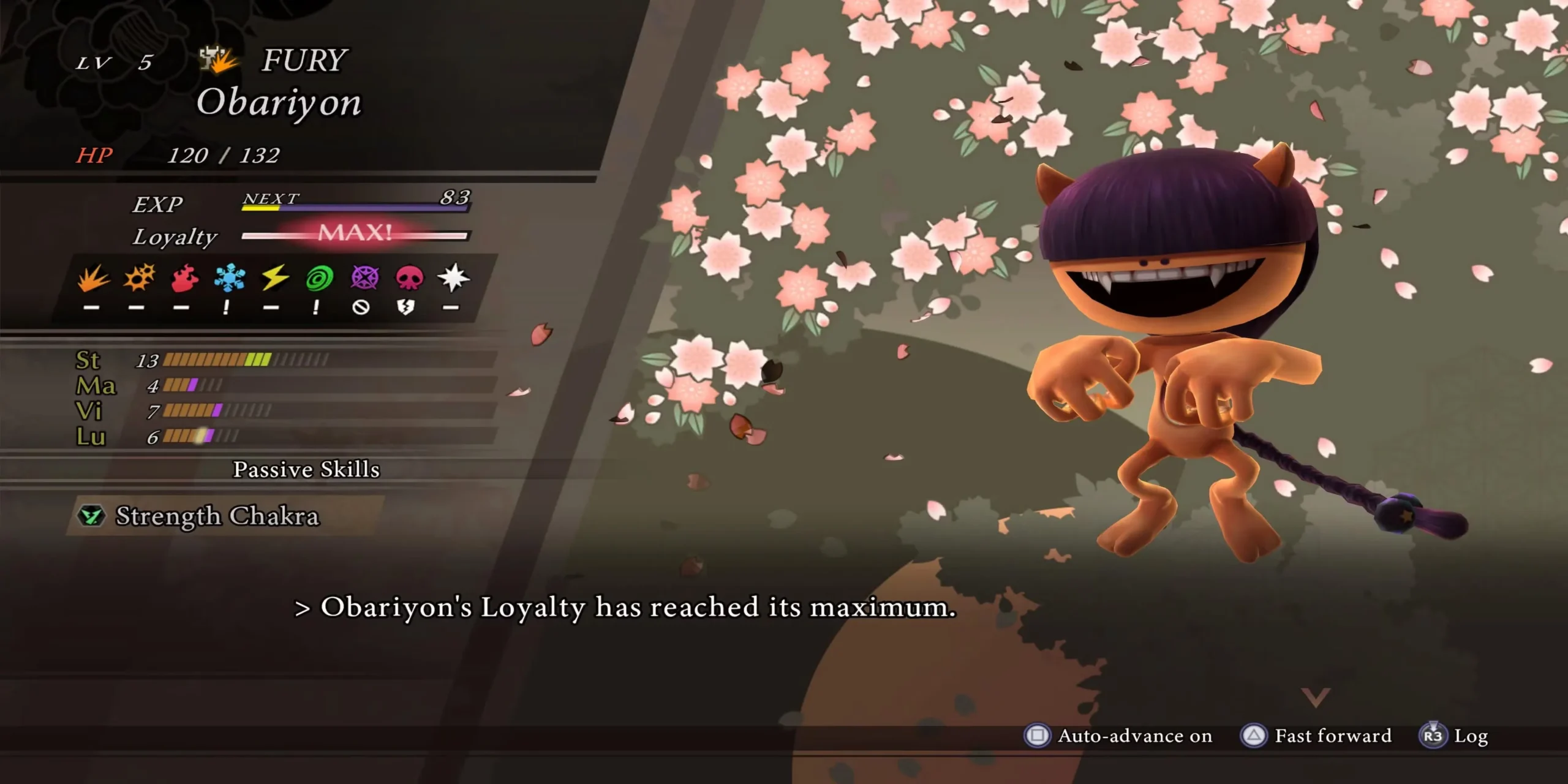Toggle the Auto-advance on option
This screenshot has width=1568, height=784.
1118,736
